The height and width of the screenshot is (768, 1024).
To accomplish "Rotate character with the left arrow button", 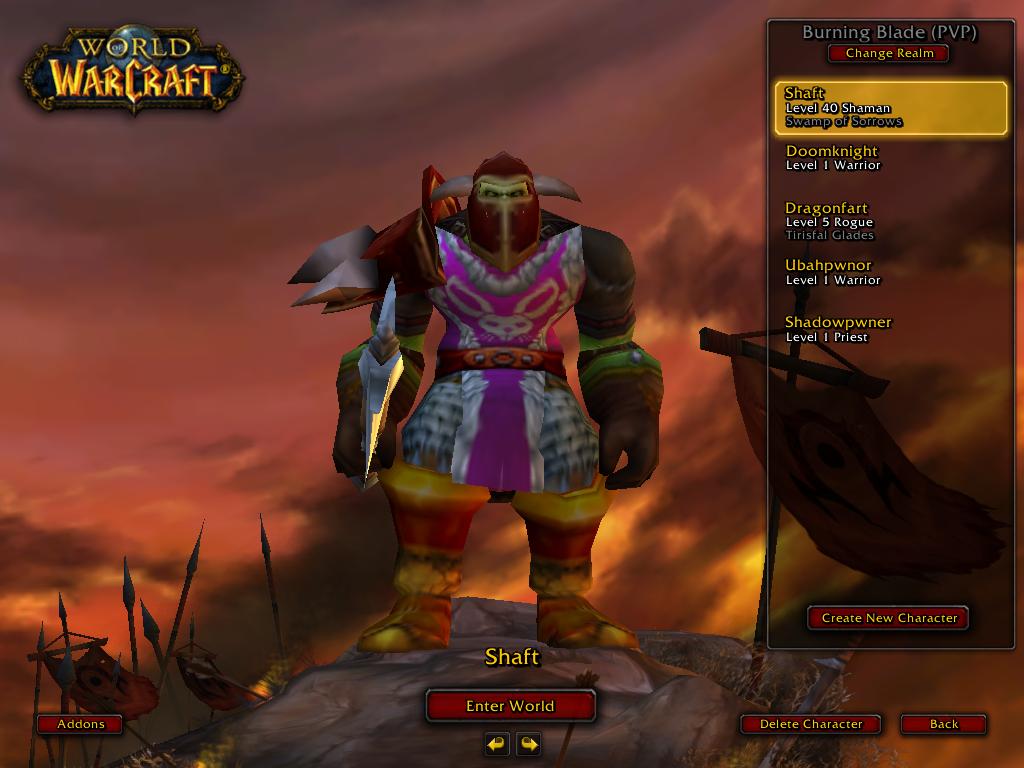I will coord(497,744).
